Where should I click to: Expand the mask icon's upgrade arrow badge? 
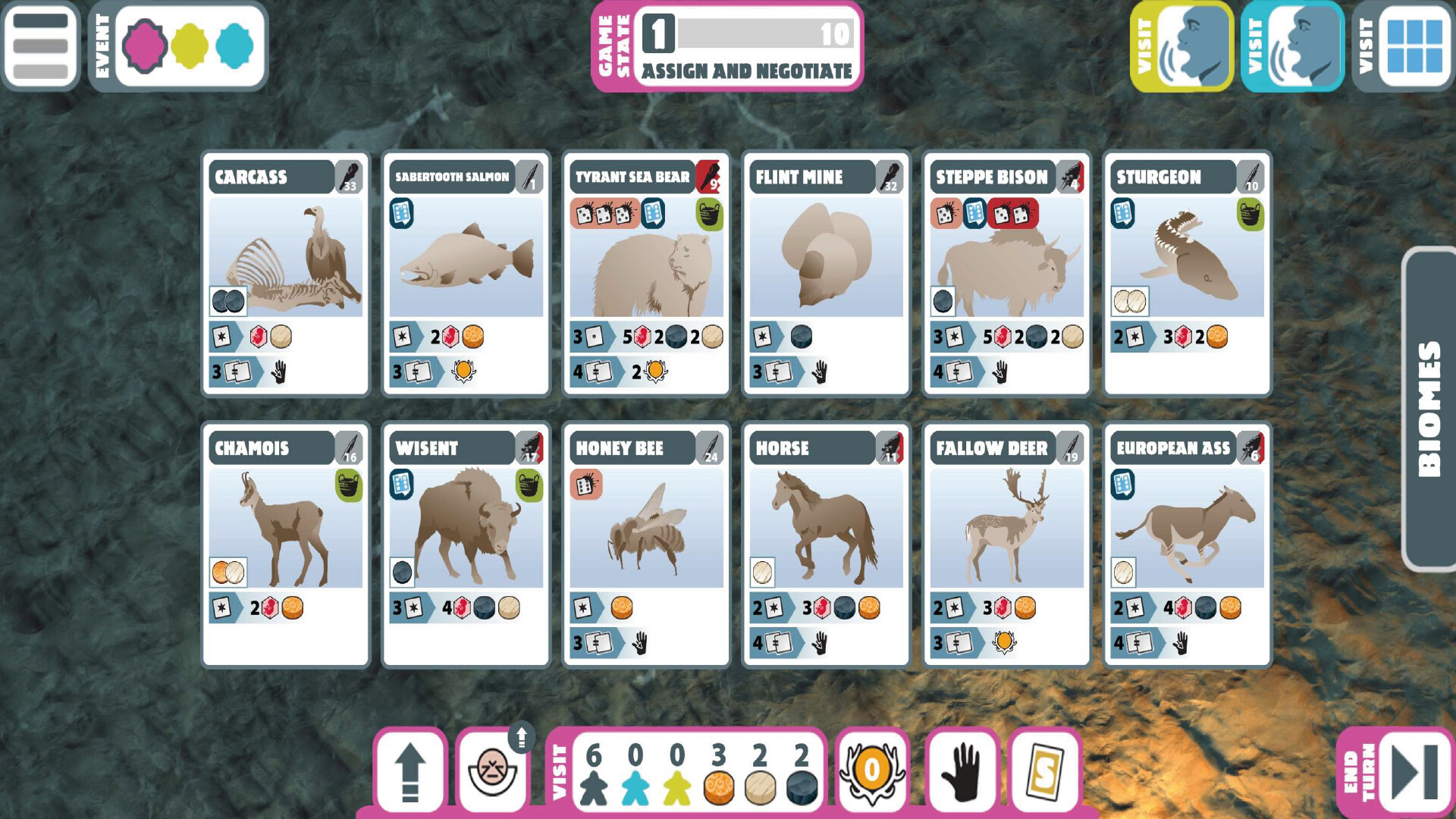coord(522,737)
